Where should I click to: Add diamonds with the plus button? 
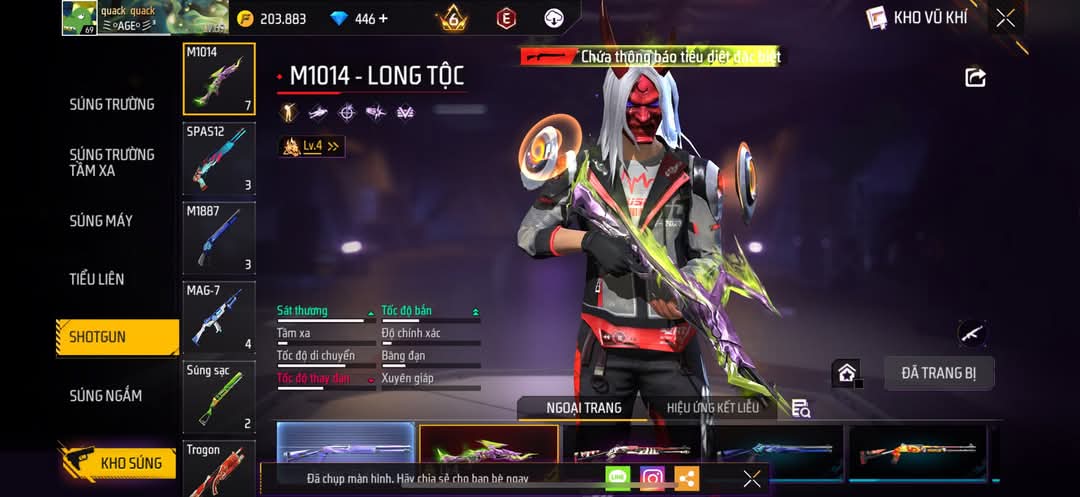point(384,19)
